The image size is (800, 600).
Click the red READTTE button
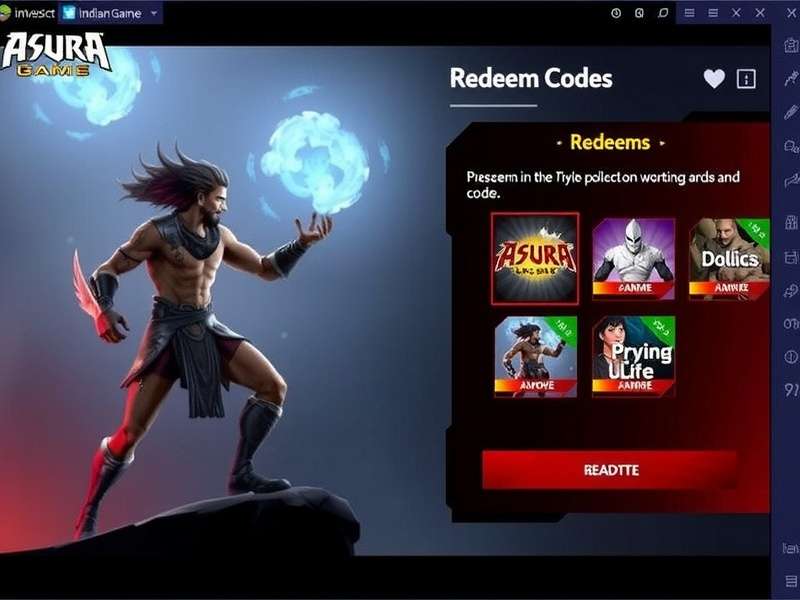coord(610,469)
